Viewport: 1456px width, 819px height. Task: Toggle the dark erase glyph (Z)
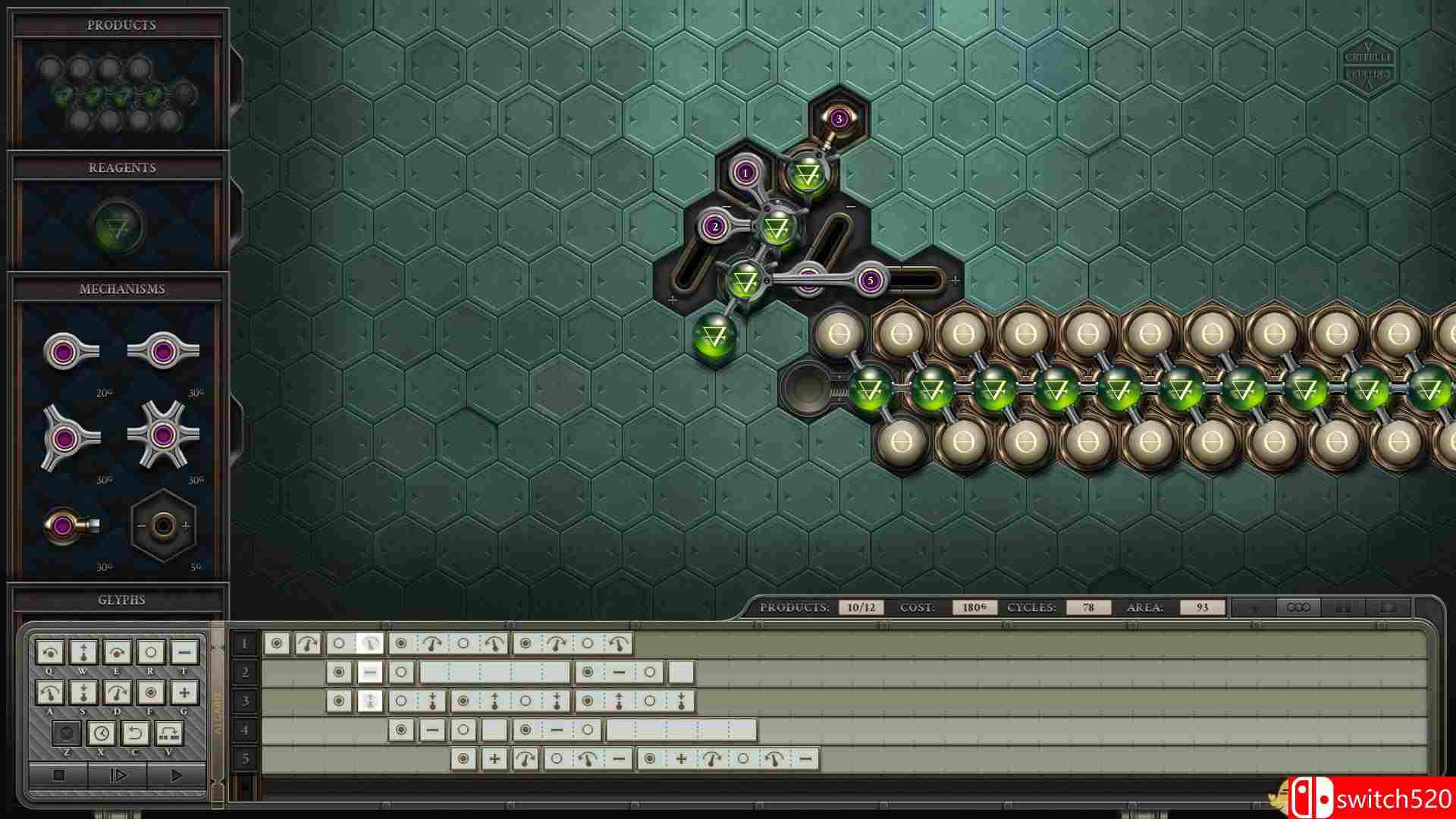pyautogui.click(x=67, y=733)
